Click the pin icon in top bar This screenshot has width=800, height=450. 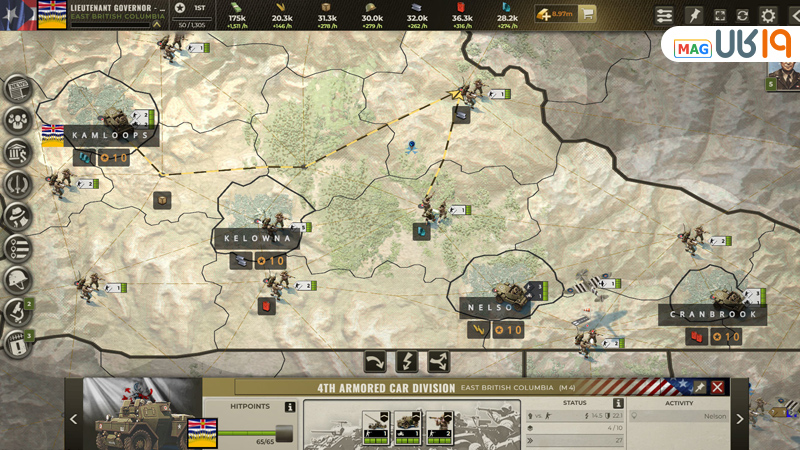pyautogui.click(x=693, y=16)
